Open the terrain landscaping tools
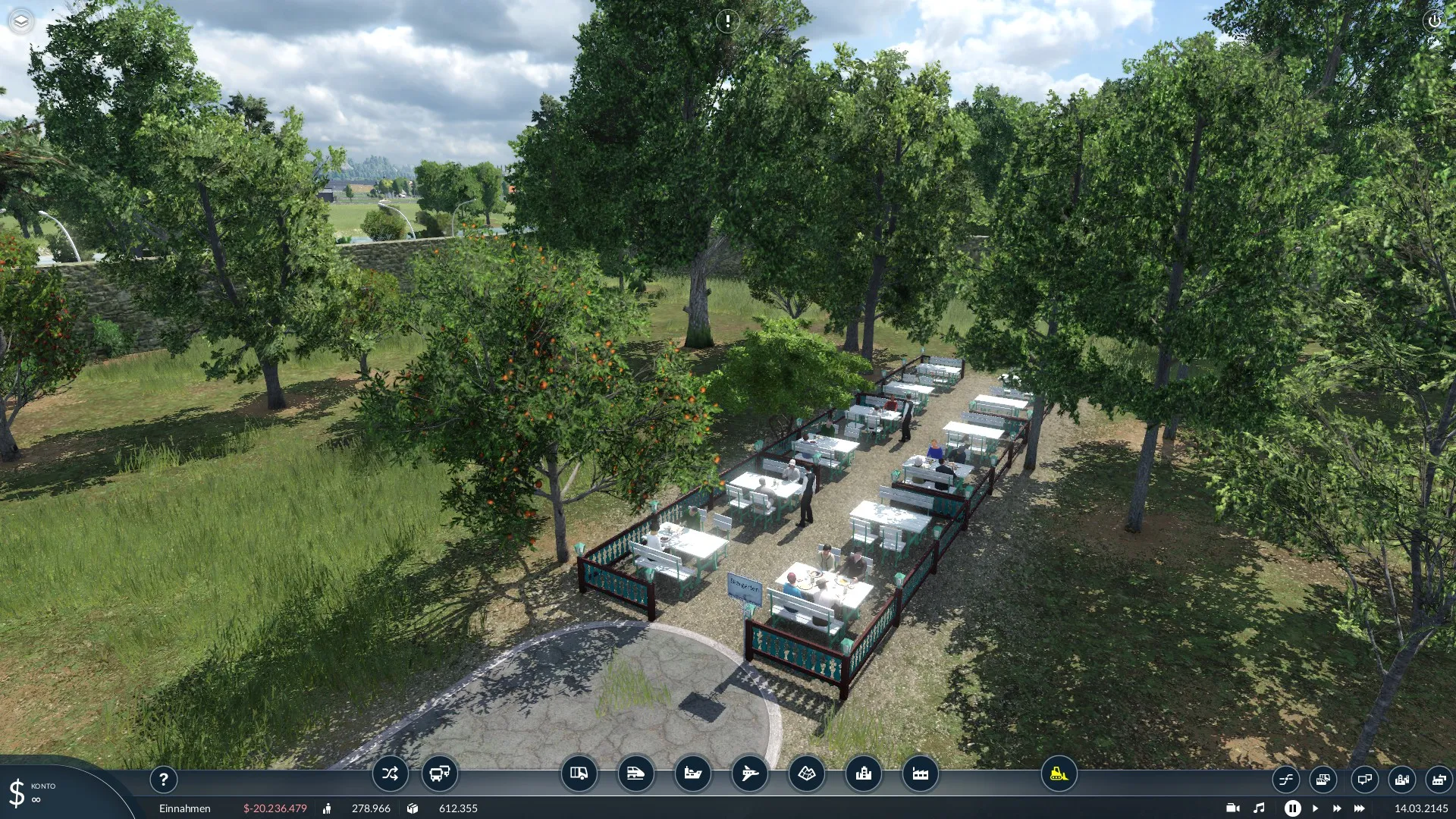 (806, 774)
